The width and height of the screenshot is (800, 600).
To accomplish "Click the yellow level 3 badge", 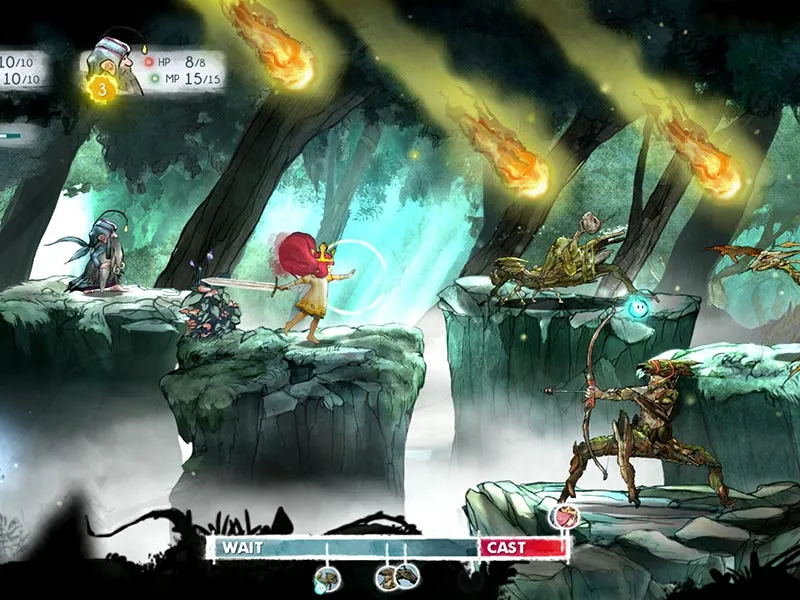I will tap(103, 89).
